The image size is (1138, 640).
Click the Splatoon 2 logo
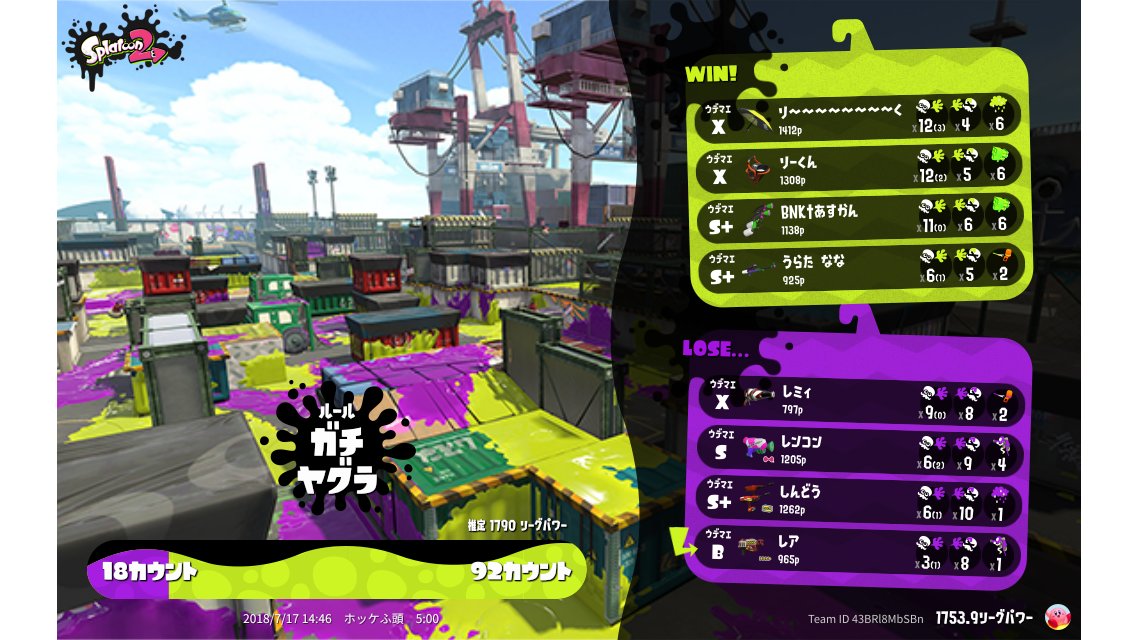tap(125, 48)
